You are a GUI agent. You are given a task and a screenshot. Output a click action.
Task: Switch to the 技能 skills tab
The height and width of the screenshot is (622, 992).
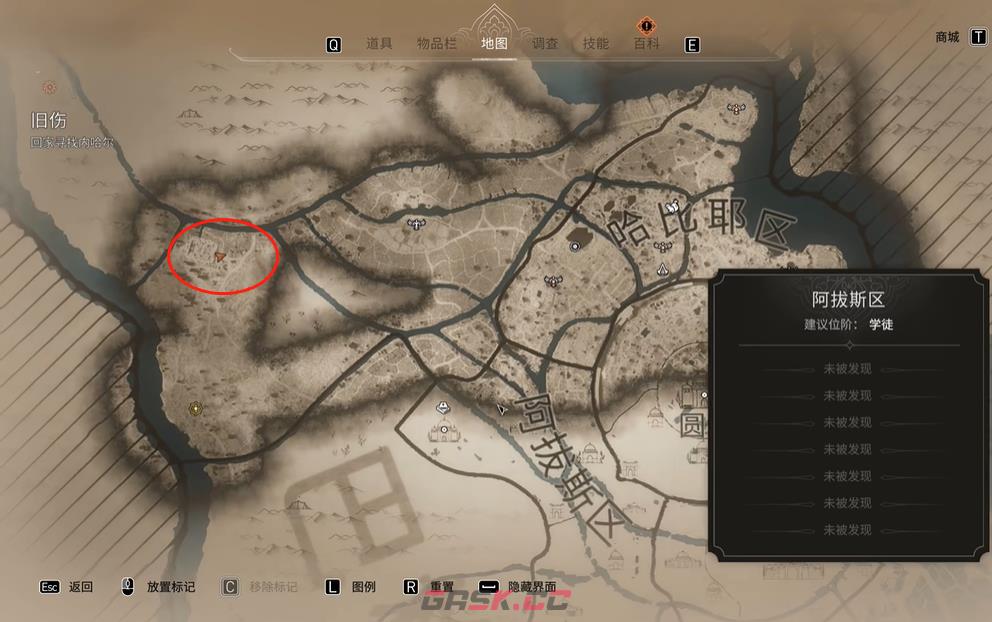(x=595, y=44)
